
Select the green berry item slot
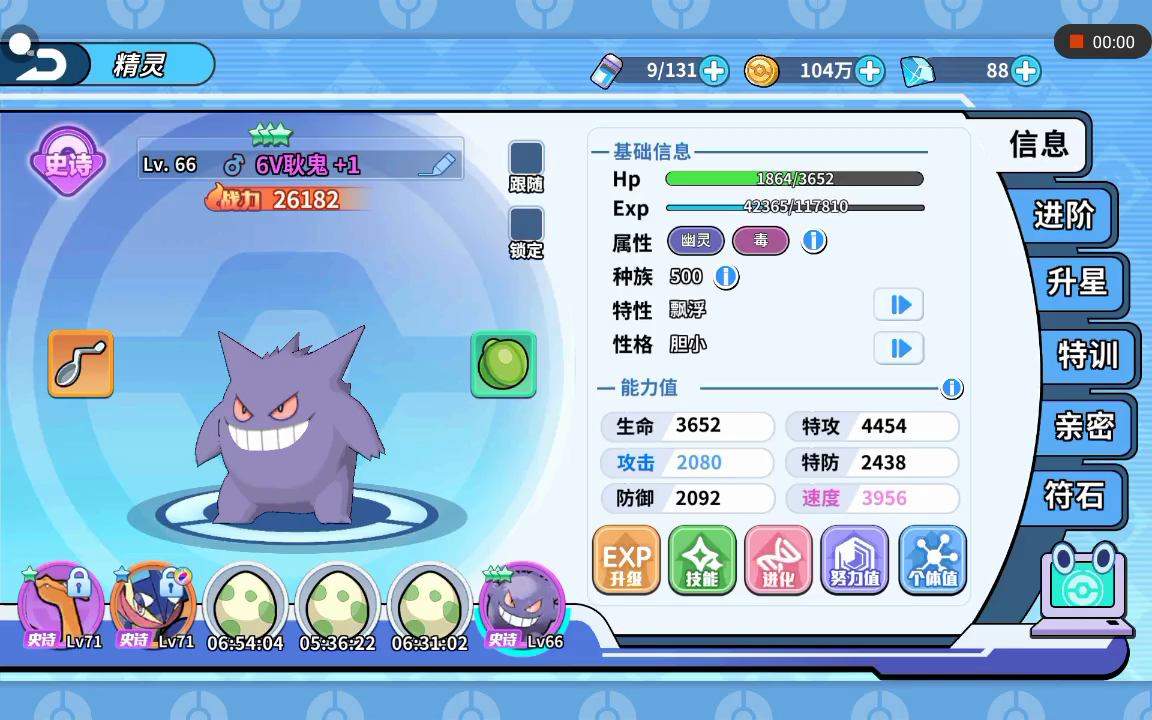click(x=503, y=364)
